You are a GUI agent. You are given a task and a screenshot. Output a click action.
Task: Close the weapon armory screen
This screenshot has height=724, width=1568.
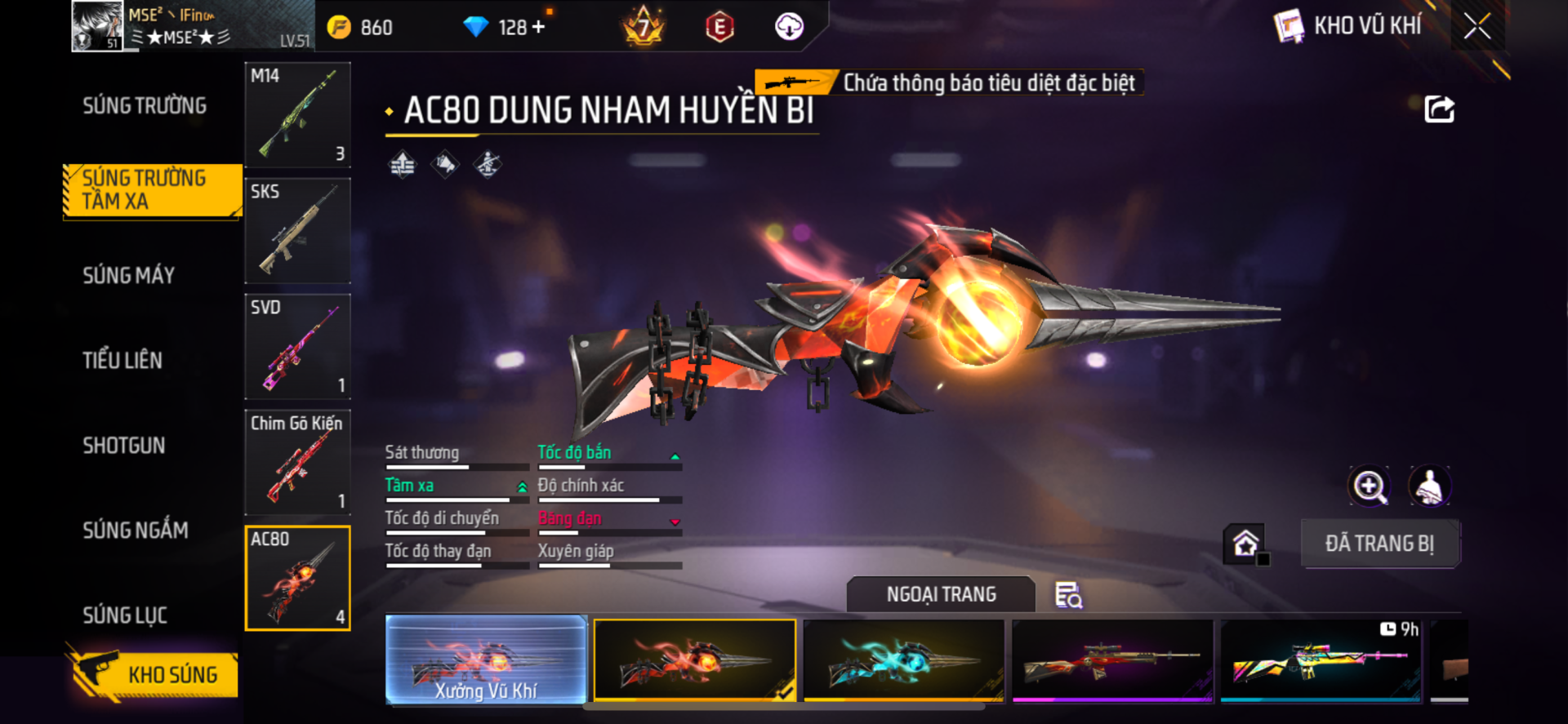(x=1477, y=26)
